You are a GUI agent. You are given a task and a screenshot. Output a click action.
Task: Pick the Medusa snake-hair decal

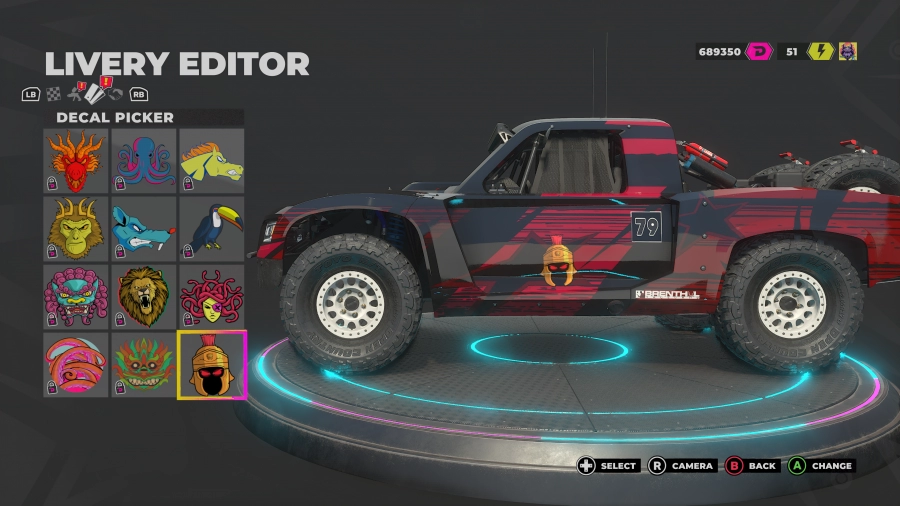pos(211,296)
